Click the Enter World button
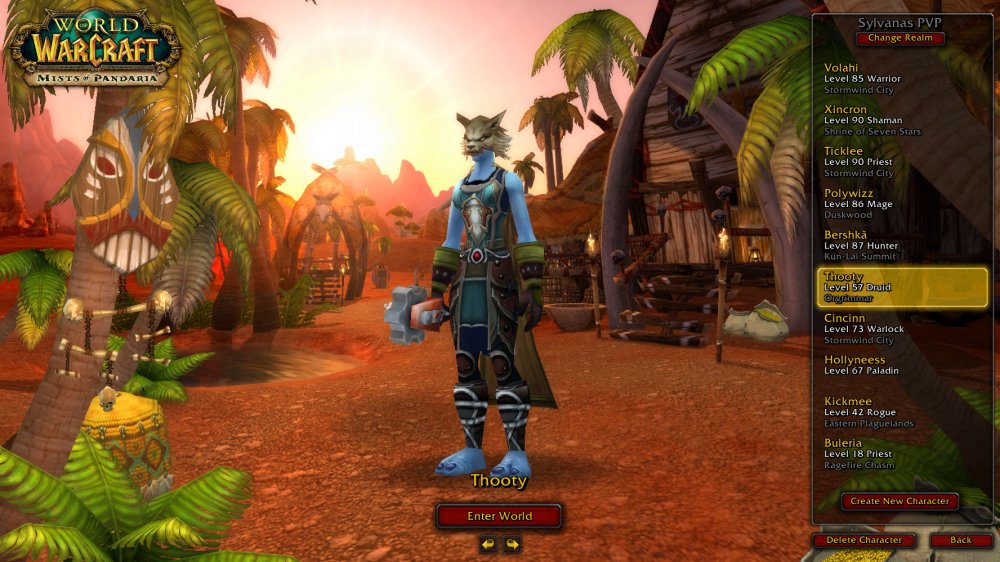Image resolution: width=1000 pixels, height=562 pixels. (x=499, y=516)
